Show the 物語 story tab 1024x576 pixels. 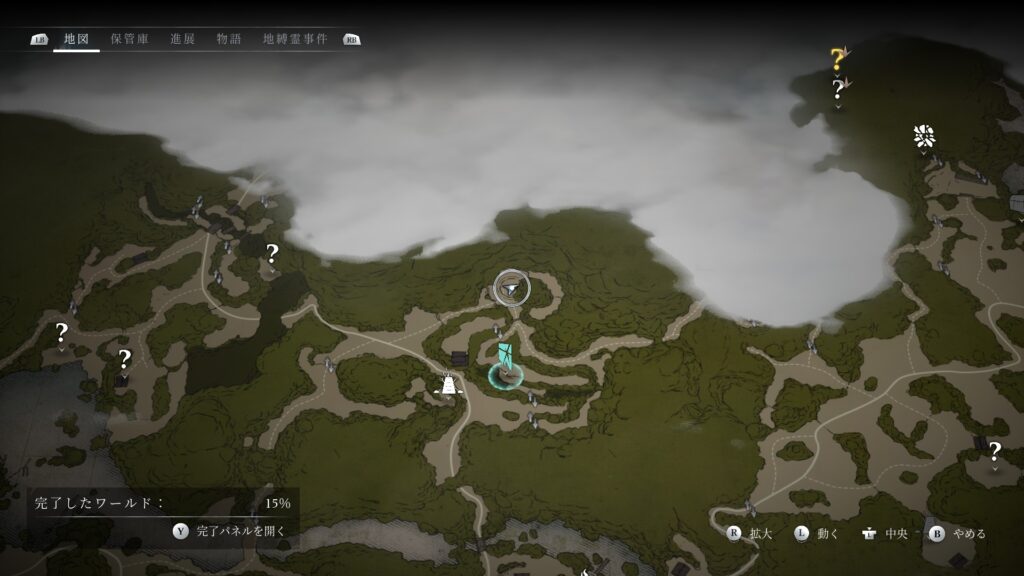229,39
